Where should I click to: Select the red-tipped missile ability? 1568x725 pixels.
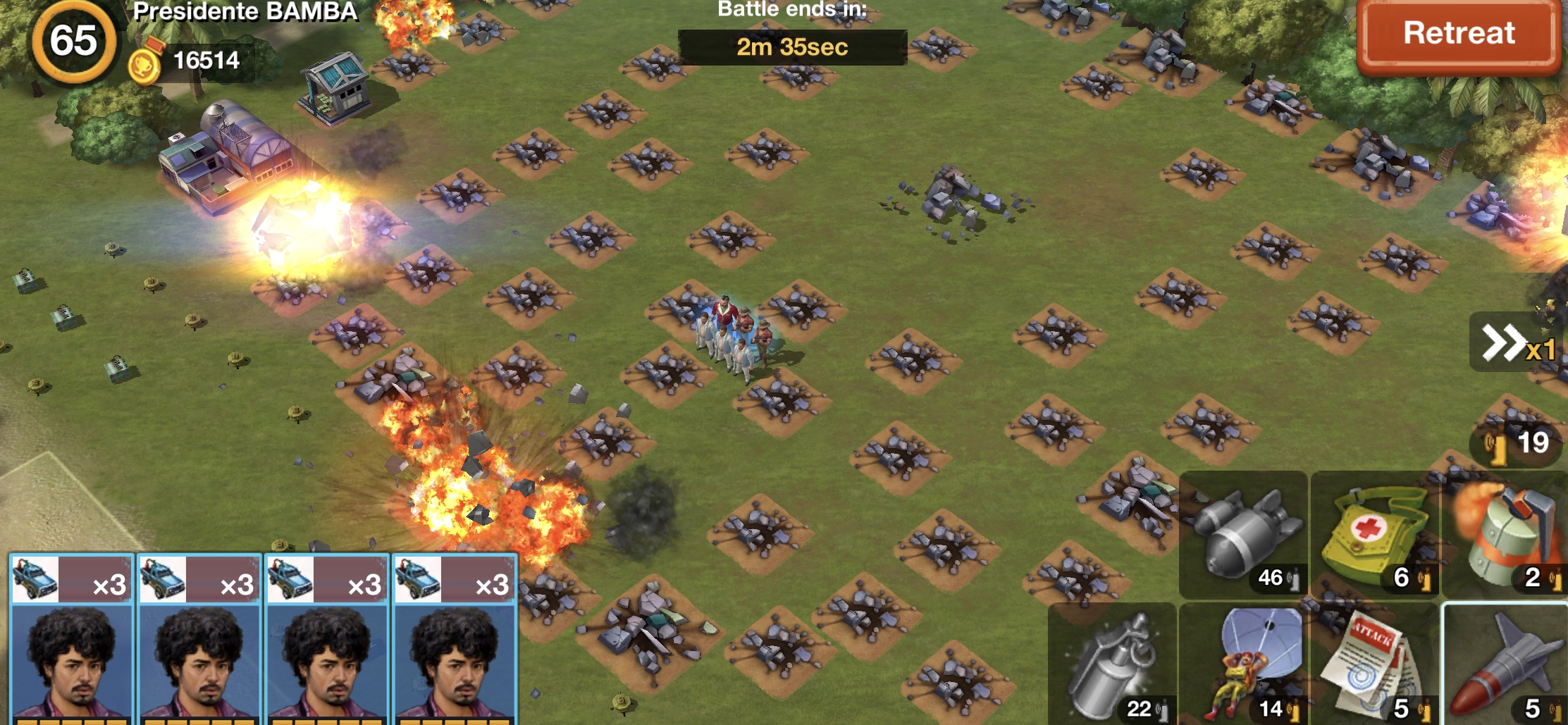1506,664
